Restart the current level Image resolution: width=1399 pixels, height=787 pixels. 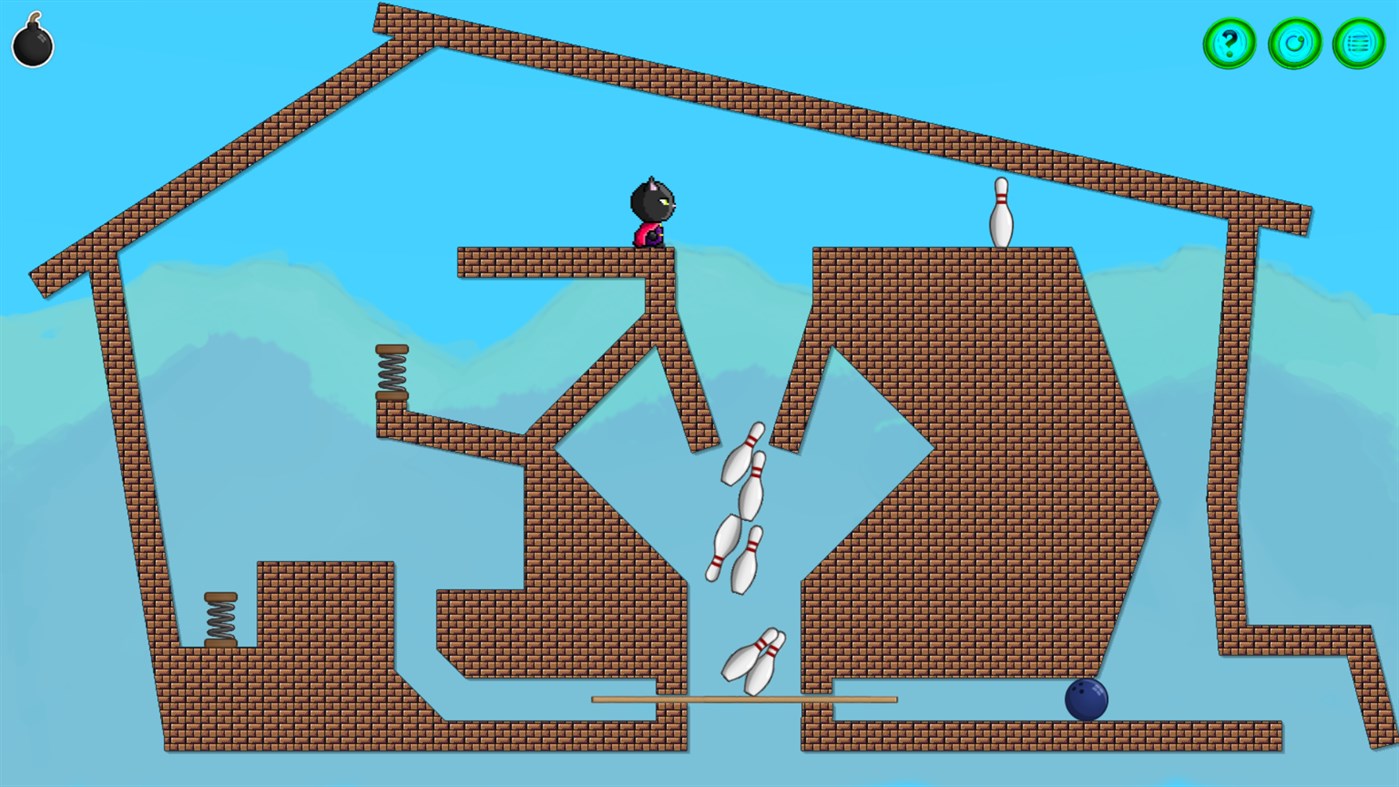click(x=1293, y=42)
